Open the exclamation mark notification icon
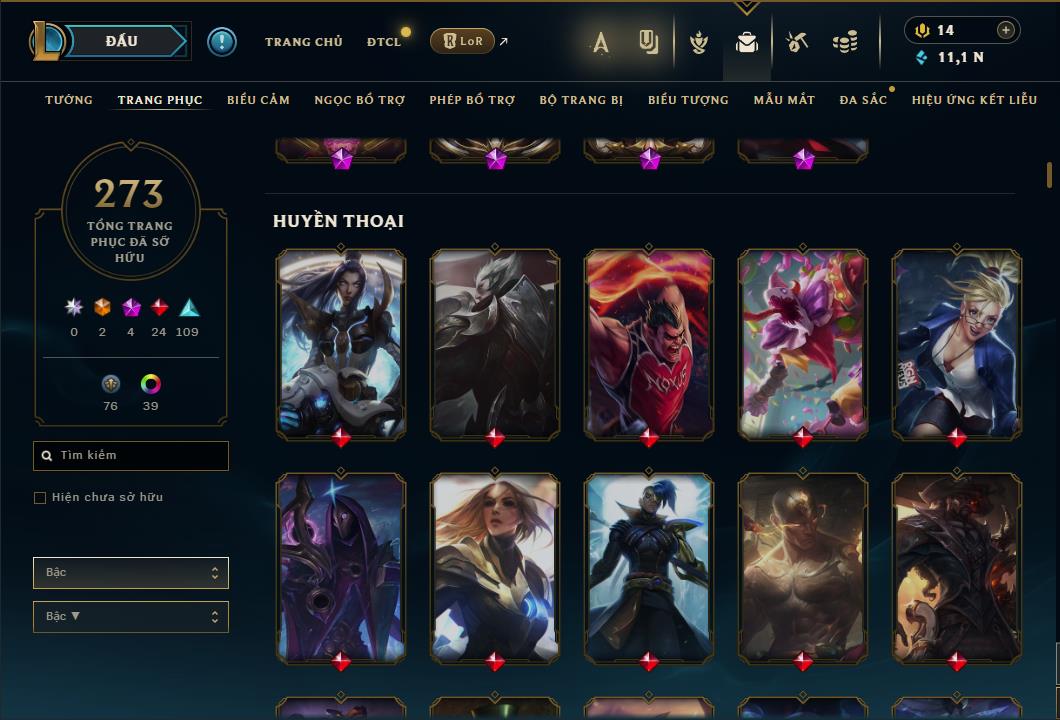1060x720 pixels. click(x=221, y=42)
